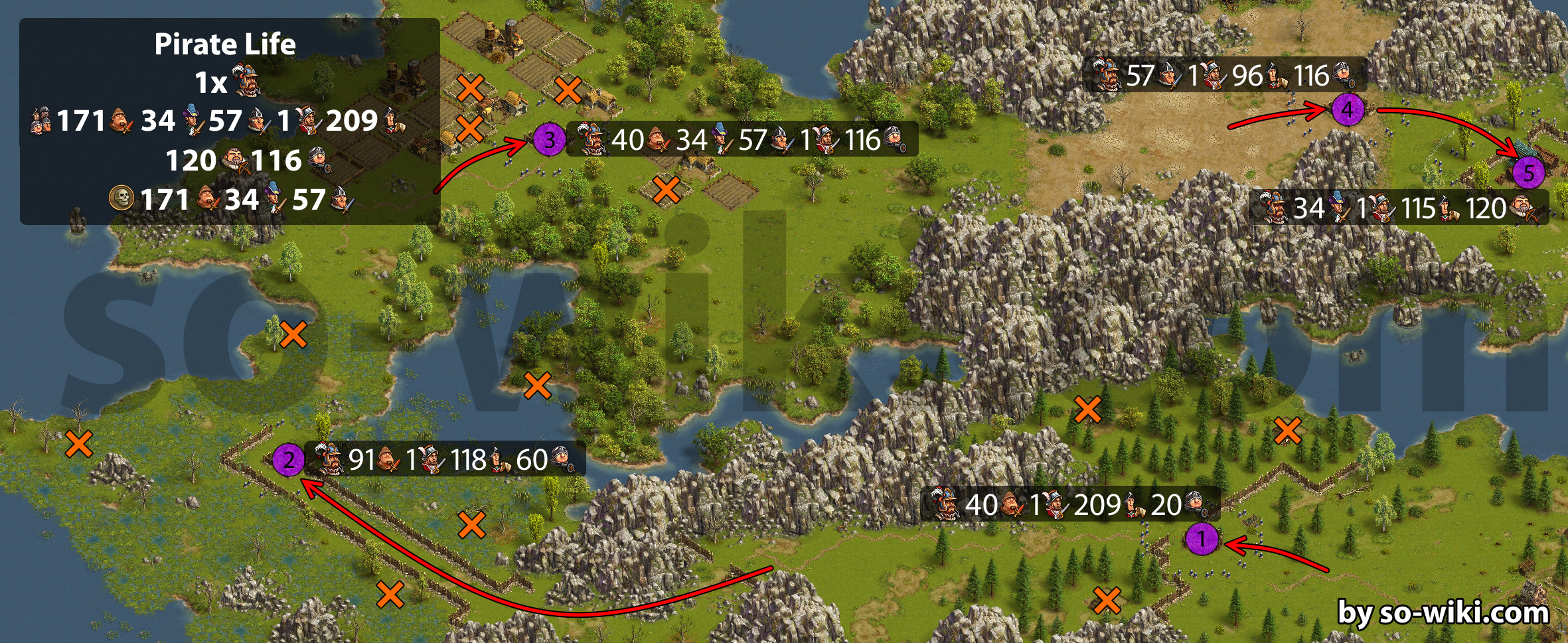Select the purple camp marker numbered 1
Viewport: 1568px width, 643px height.
(x=1202, y=539)
